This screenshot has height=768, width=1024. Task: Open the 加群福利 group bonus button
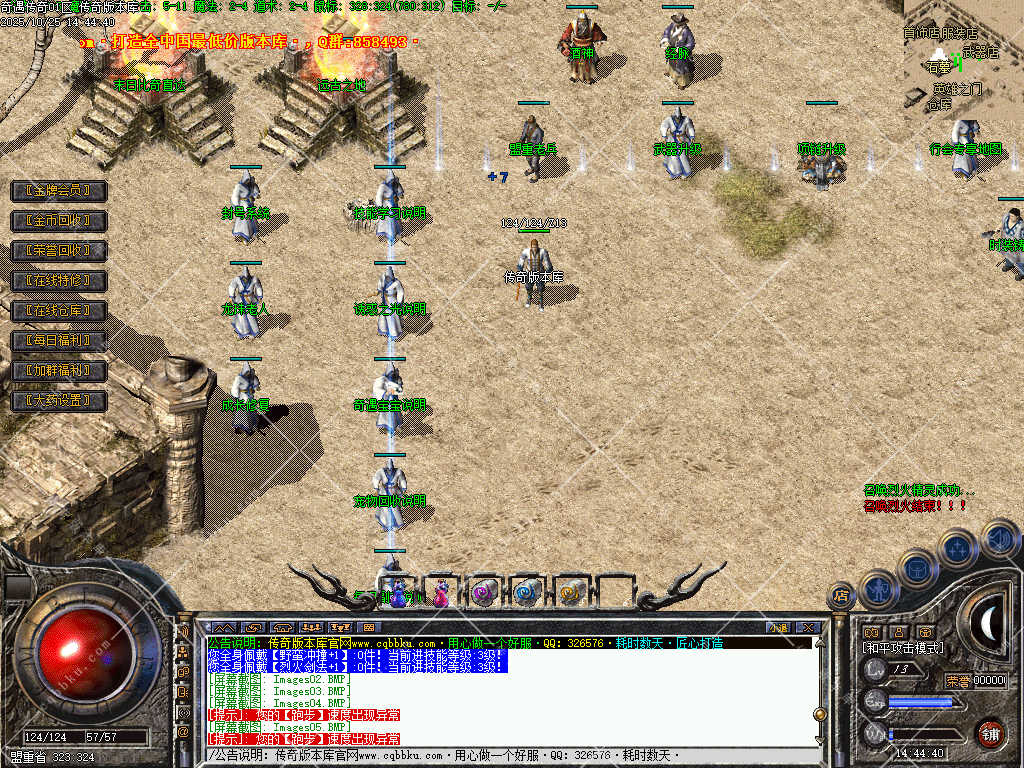[x=58, y=371]
